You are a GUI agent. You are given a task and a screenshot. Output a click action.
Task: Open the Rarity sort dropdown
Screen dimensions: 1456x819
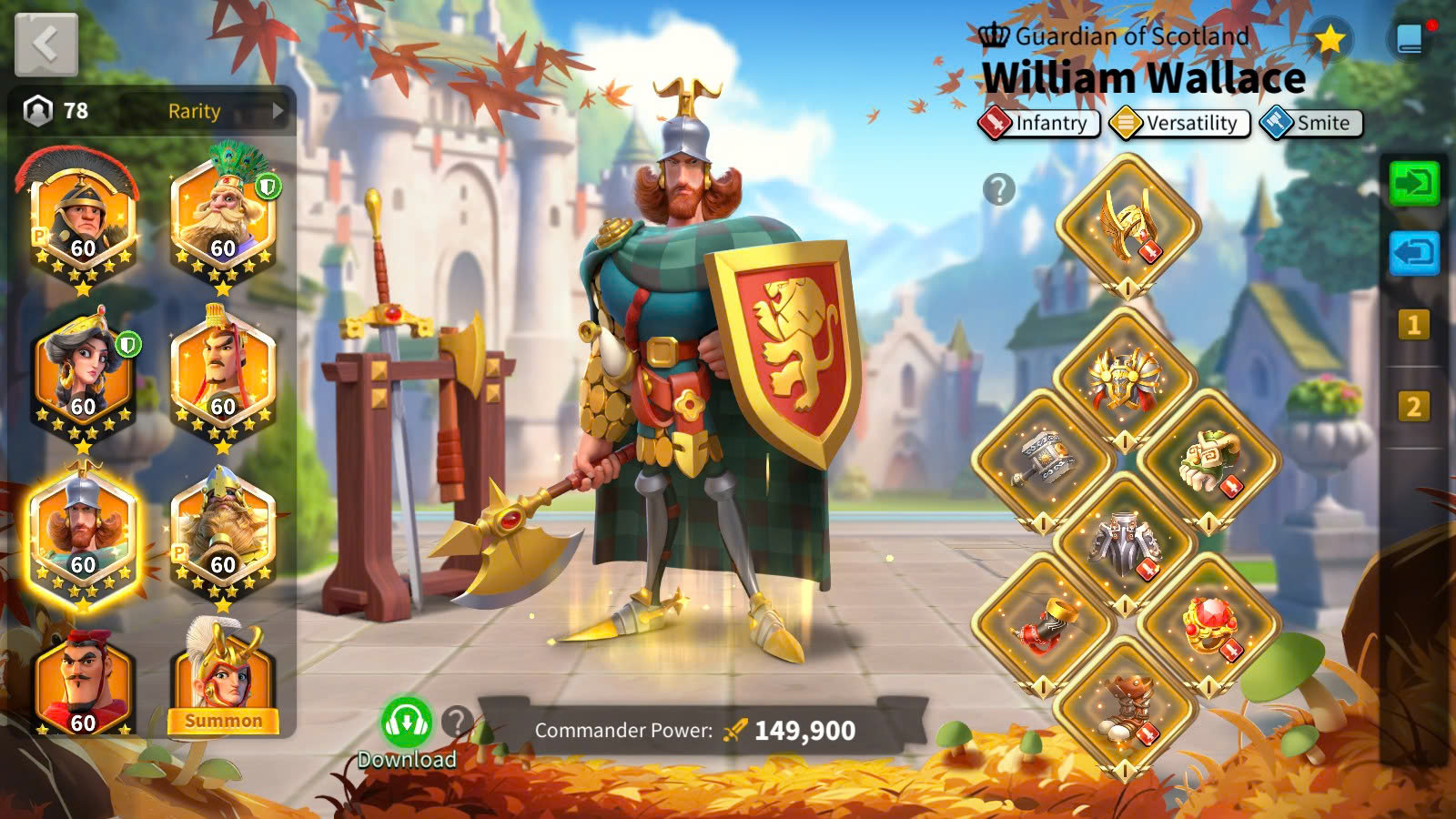(x=225, y=111)
